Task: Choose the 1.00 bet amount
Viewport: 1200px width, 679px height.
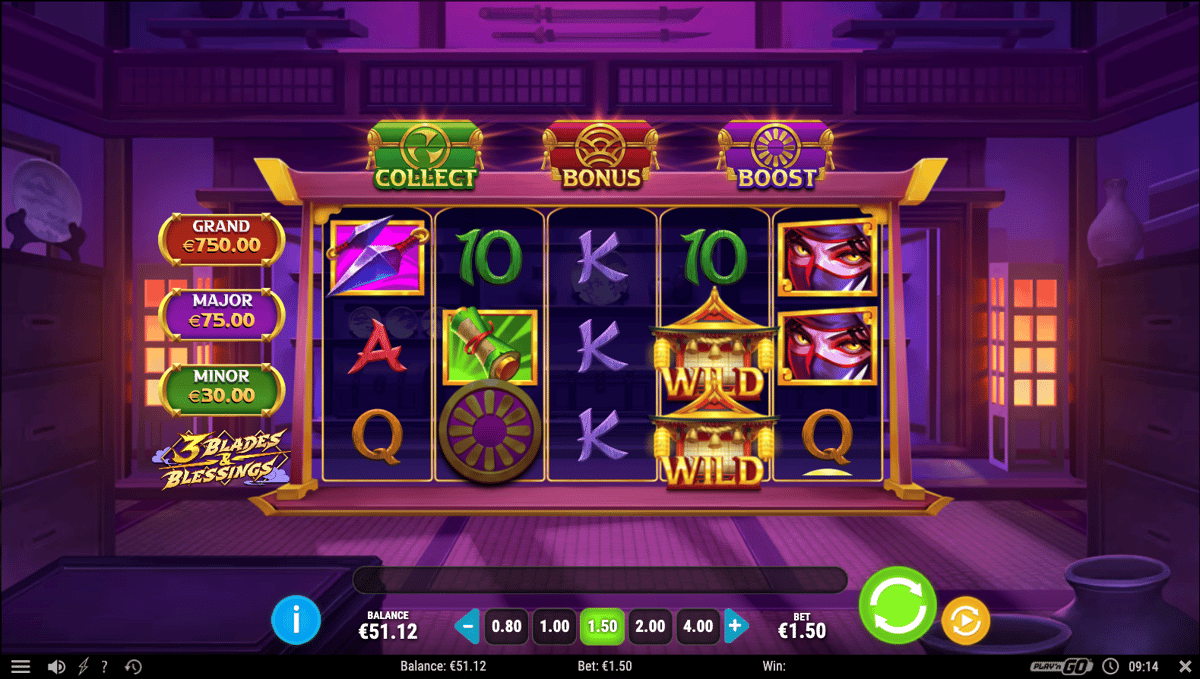Action: tap(555, 627)
